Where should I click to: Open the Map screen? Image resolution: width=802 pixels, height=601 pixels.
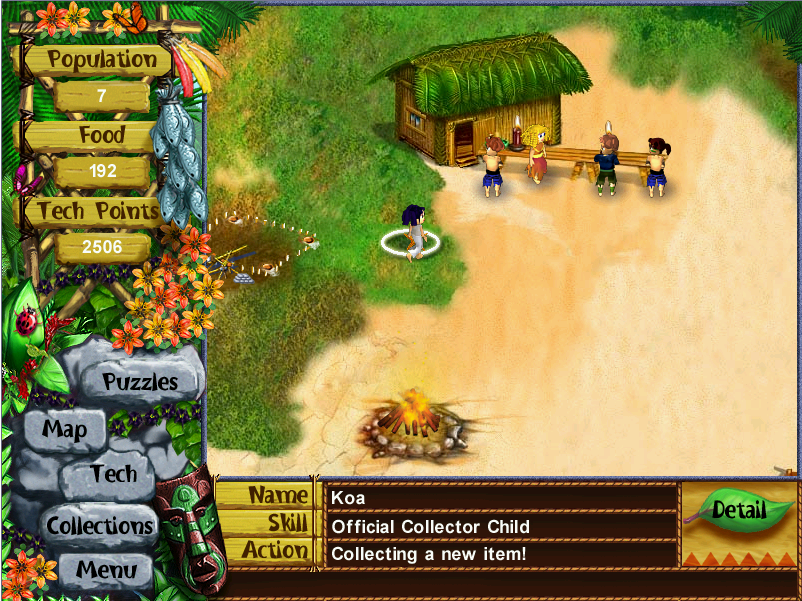65,430
